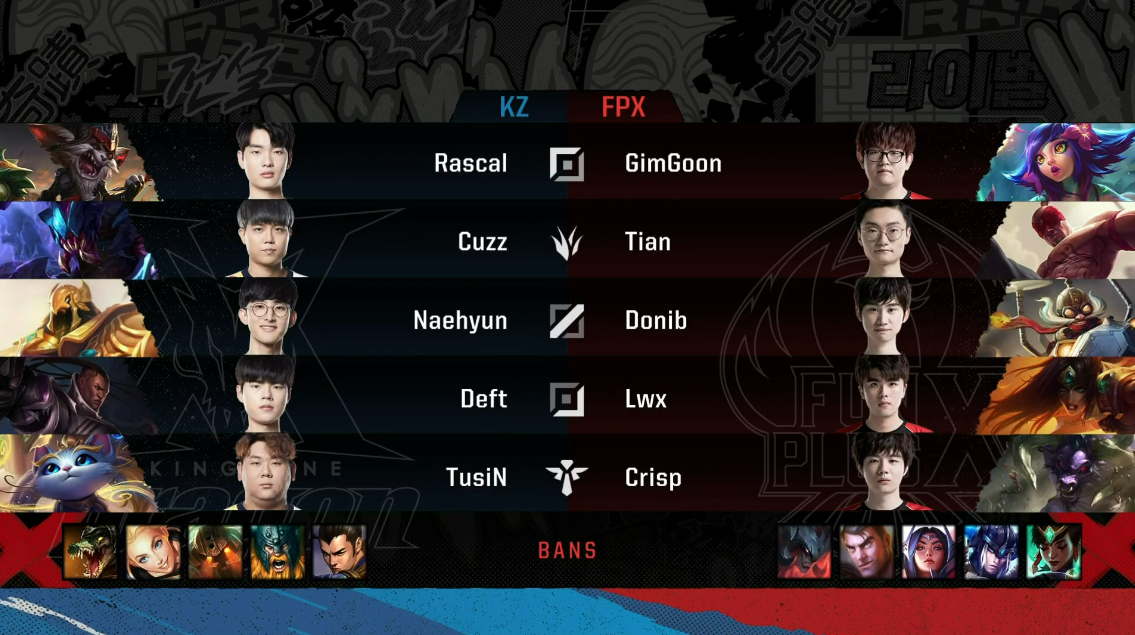
Task: Click the banned Irelia icon
Action: (929, 552)
